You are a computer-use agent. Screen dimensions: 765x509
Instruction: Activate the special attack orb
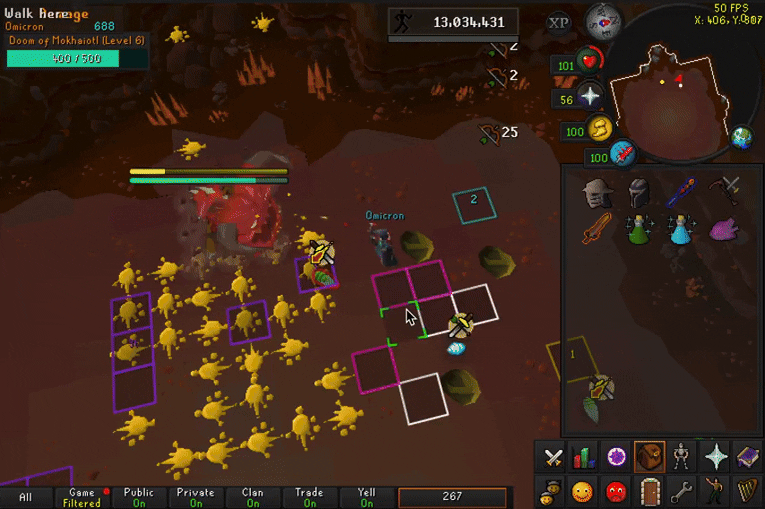click(624, 155)
